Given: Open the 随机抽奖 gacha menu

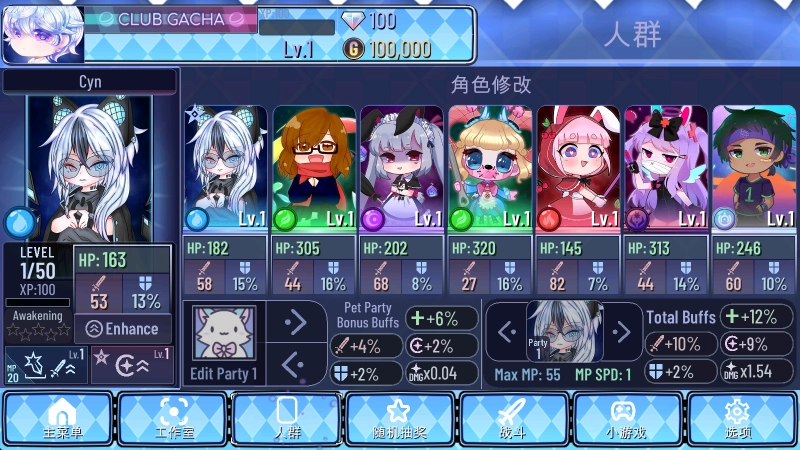Looking at the screenshot, I should coord(400,418).
